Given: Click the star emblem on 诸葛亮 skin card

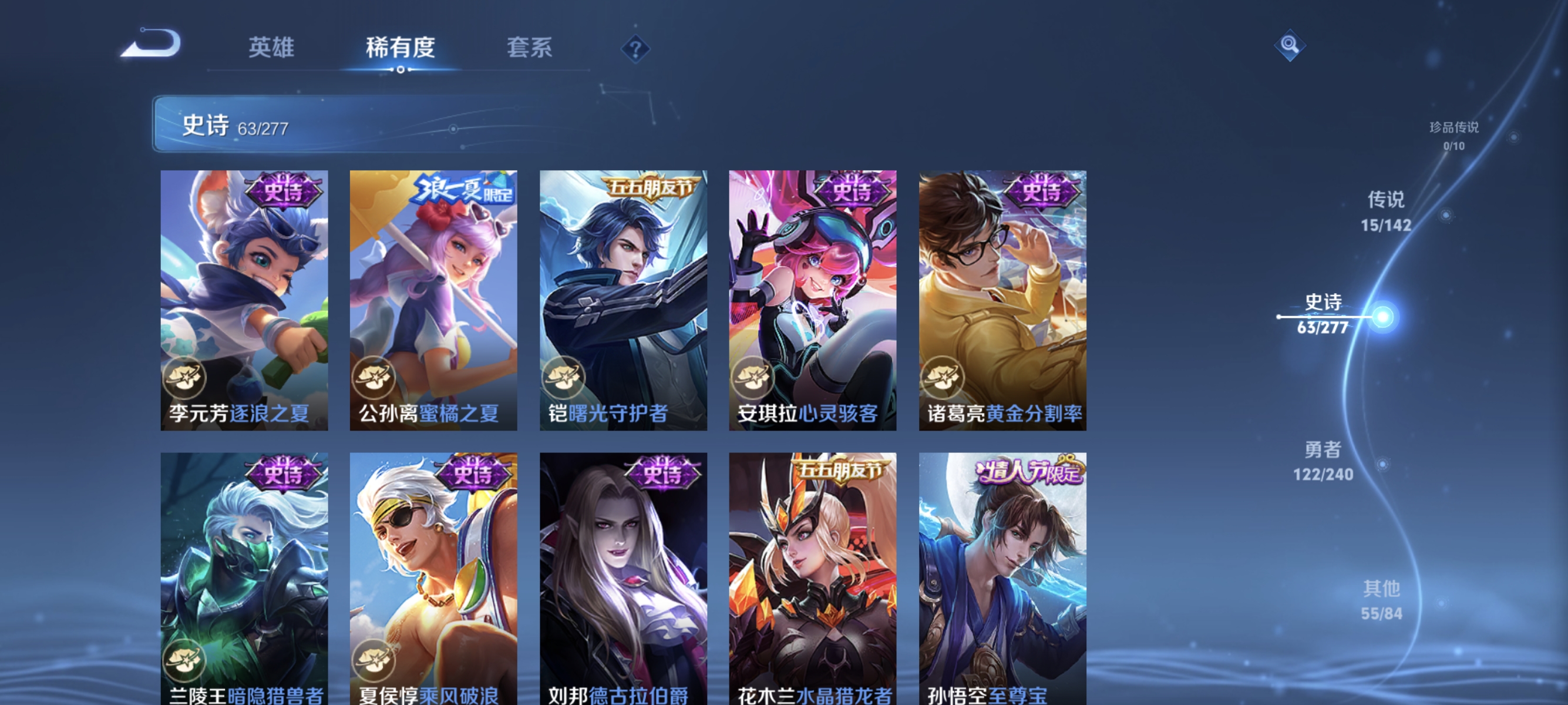Looking at the screenshot, I should pyautogui.click(x=945, y=378).
